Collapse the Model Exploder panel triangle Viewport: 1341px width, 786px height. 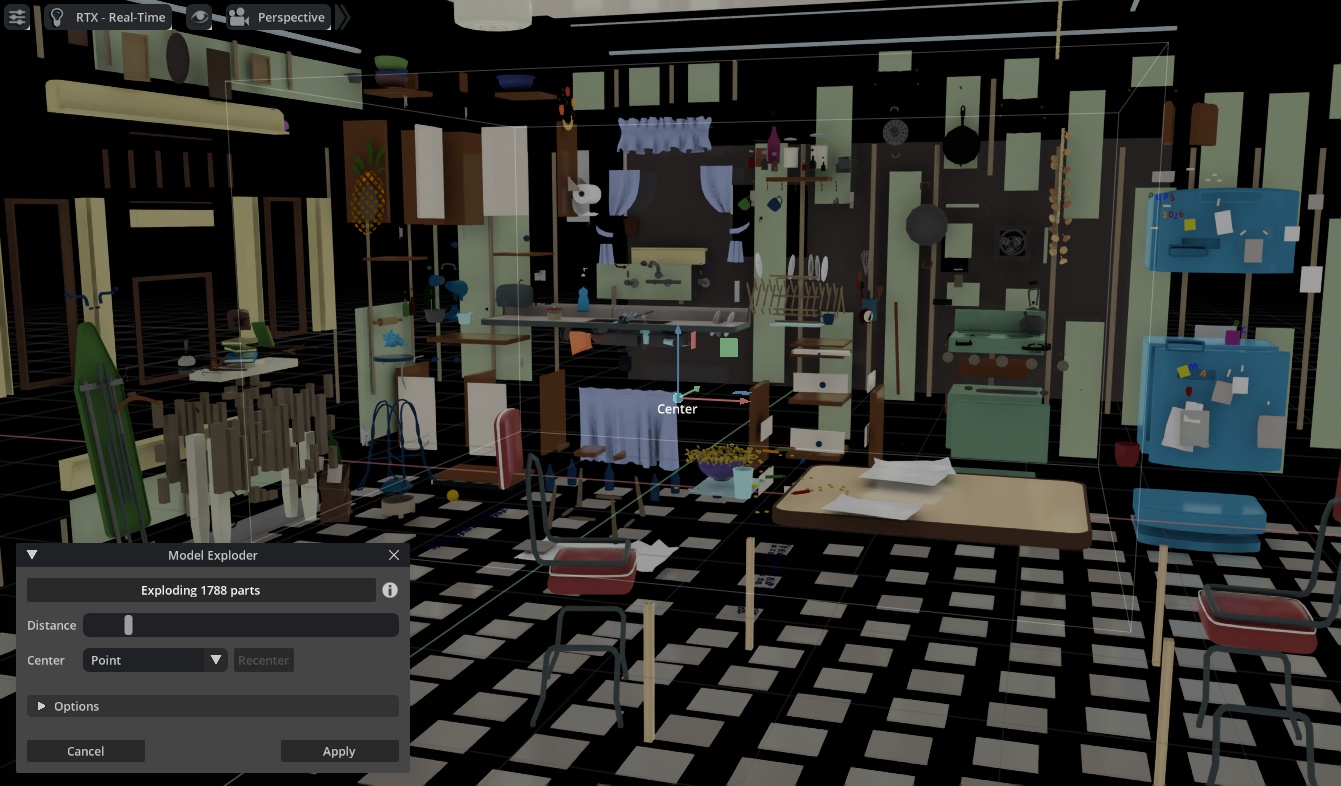point(32,555)
